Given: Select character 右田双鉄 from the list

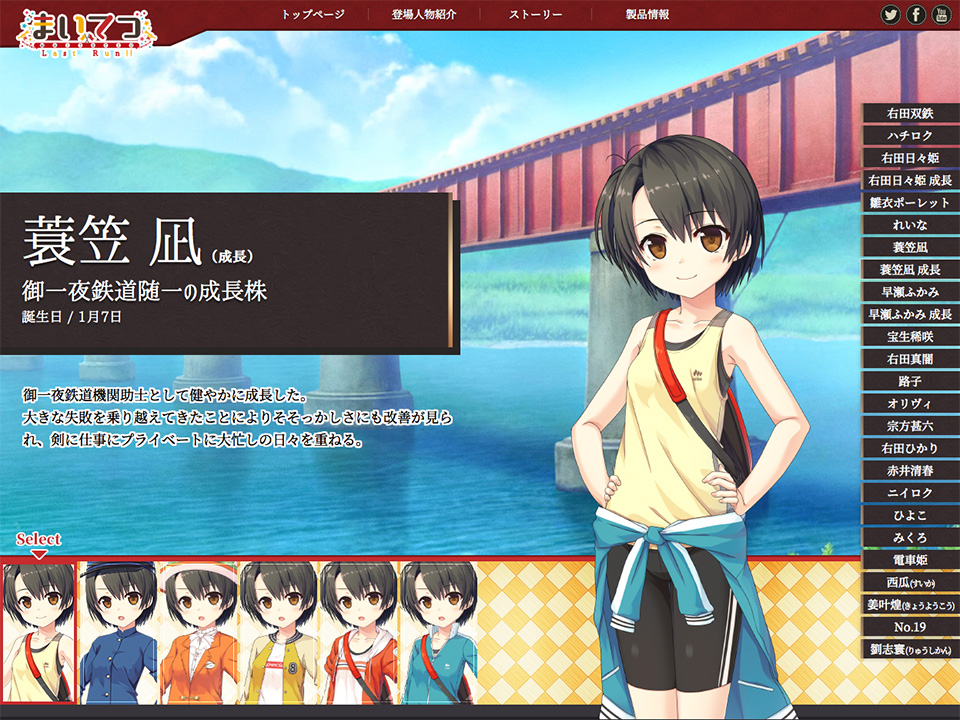Looking at the screenshot, I should click(x=910, y=114).
